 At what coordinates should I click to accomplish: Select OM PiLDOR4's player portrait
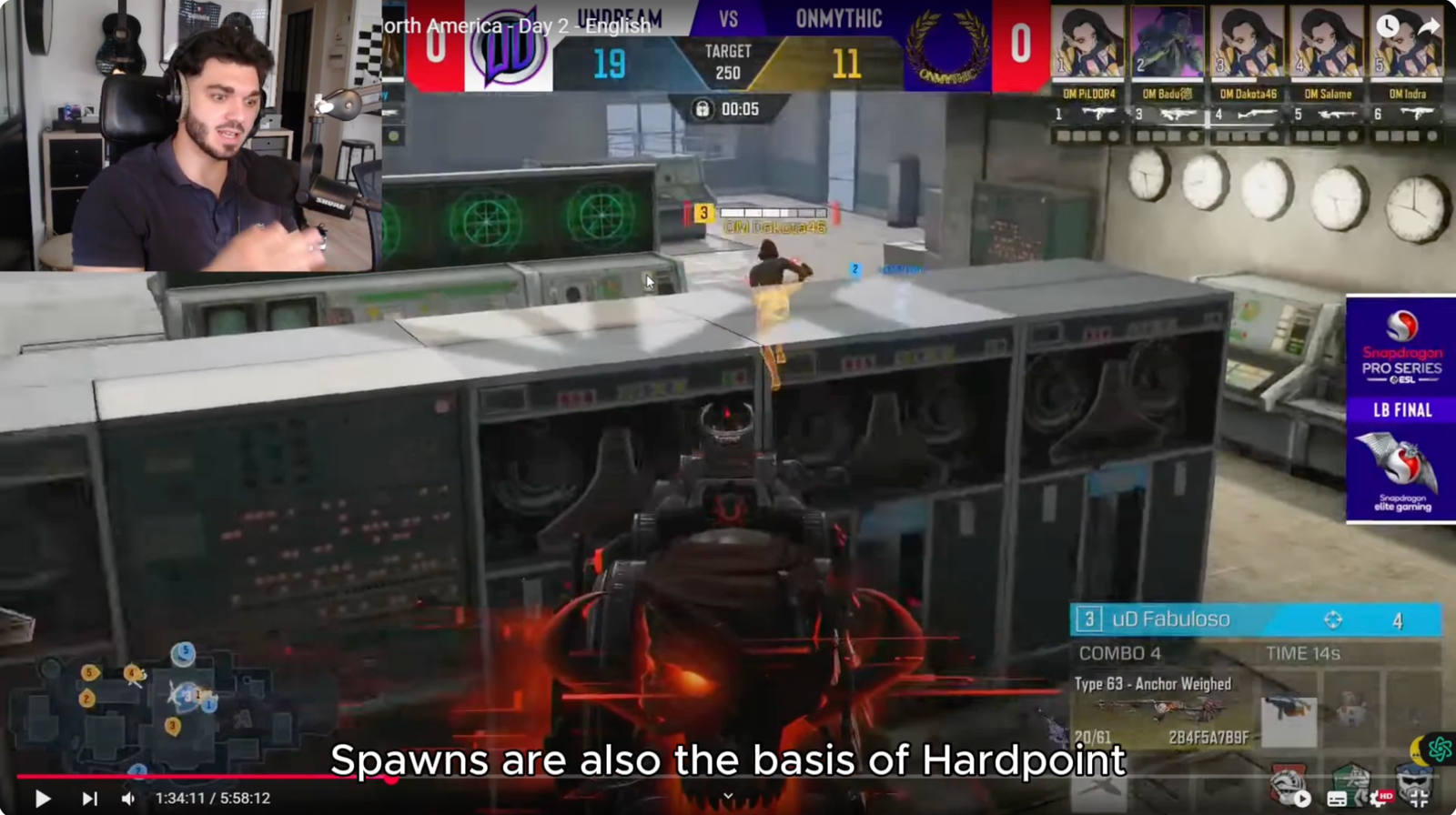pos(1088,43)
